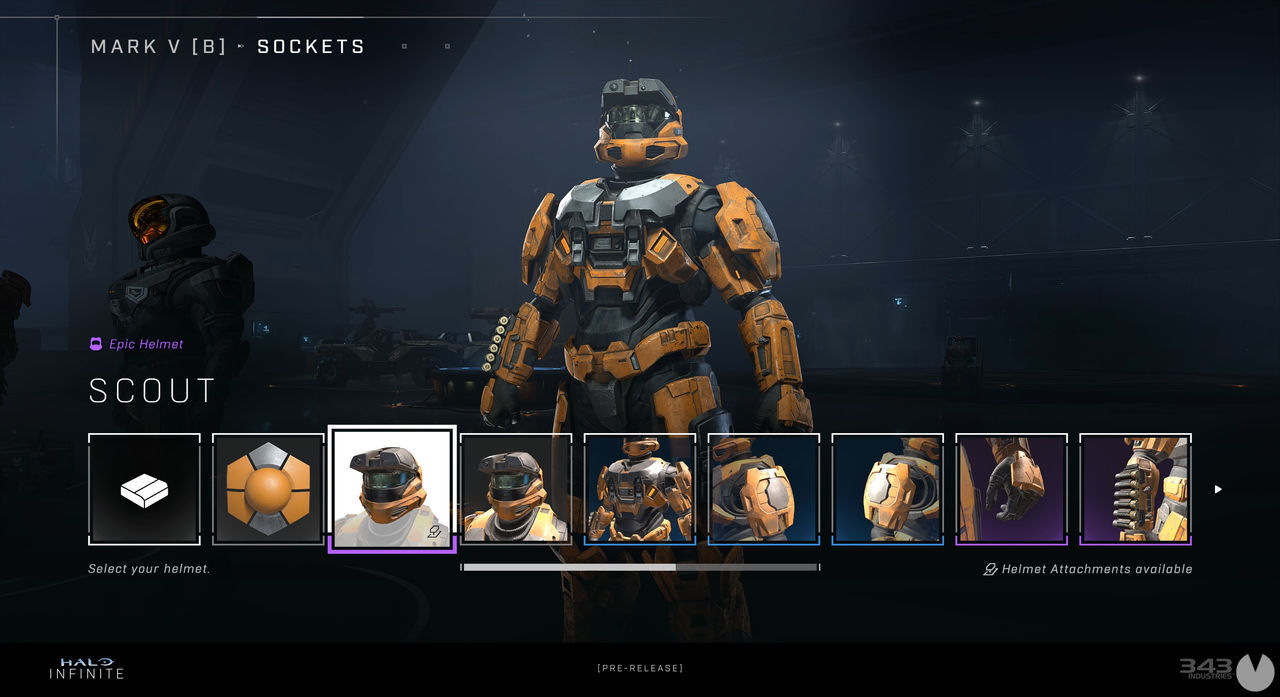Show more sockets with the right arrow
Image resolution: width=1280 pixels, height=697 pixels.
coord(1218,489)
